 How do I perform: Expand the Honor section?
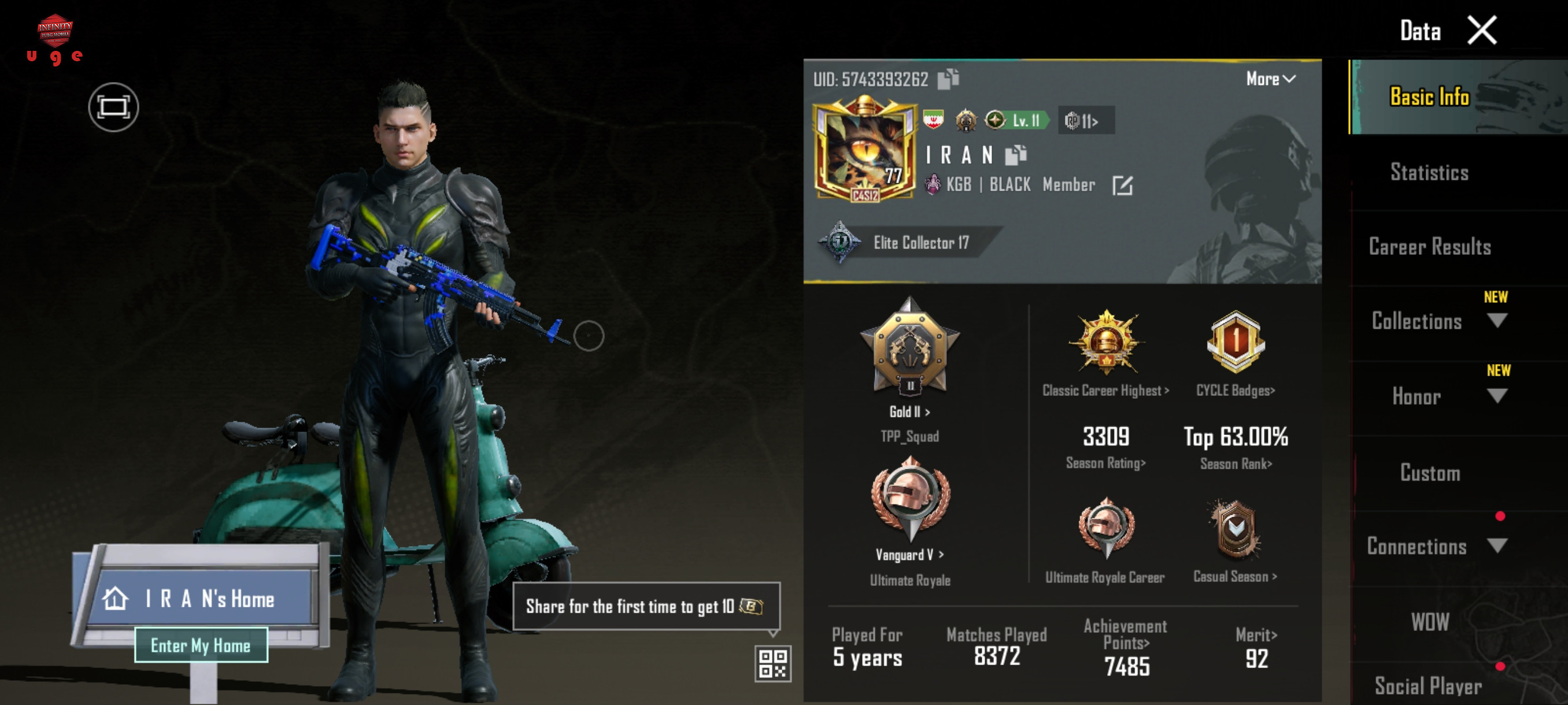[1496, 396]
